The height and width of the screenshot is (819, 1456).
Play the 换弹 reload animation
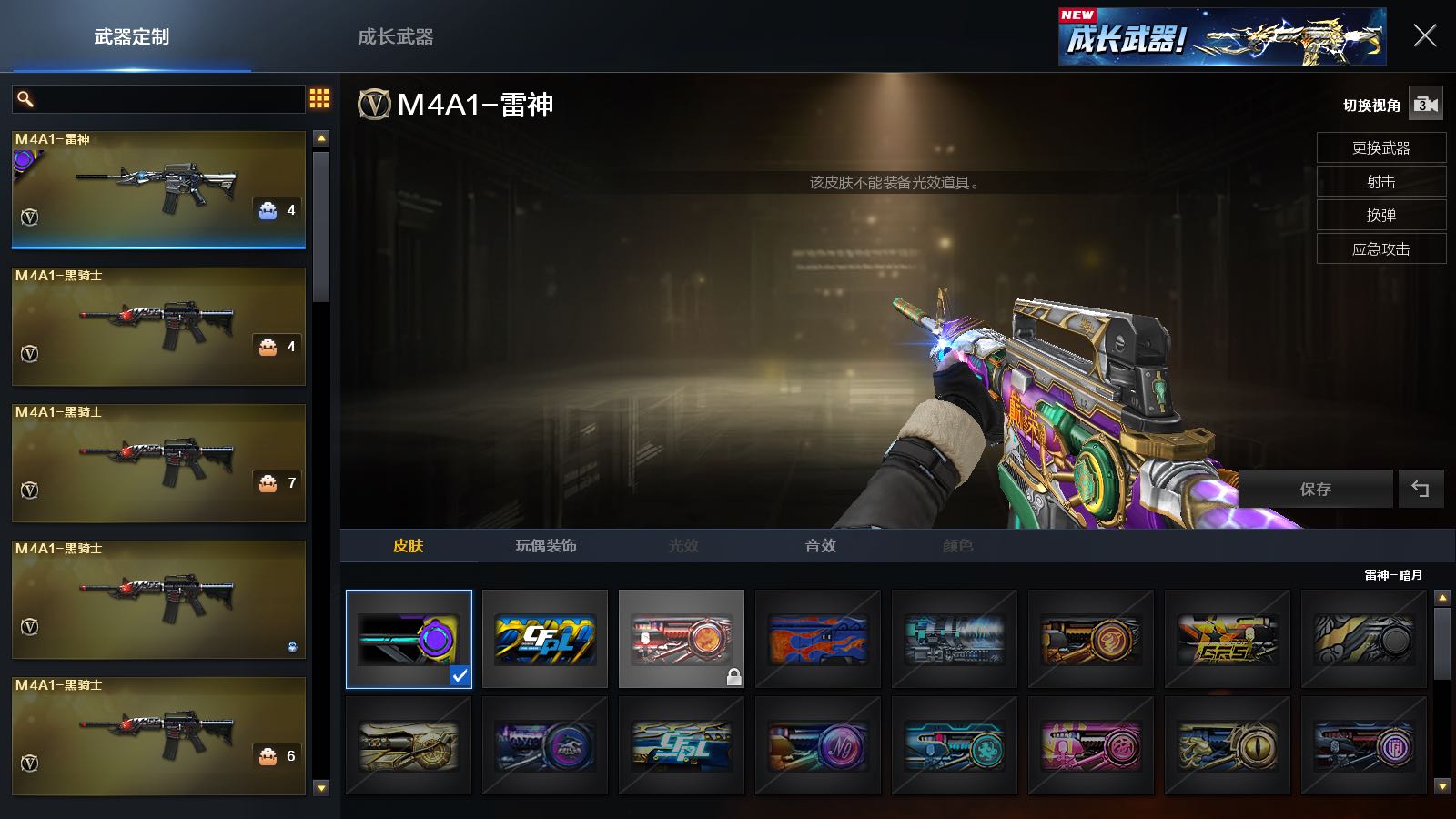[x=1380, y=215]
